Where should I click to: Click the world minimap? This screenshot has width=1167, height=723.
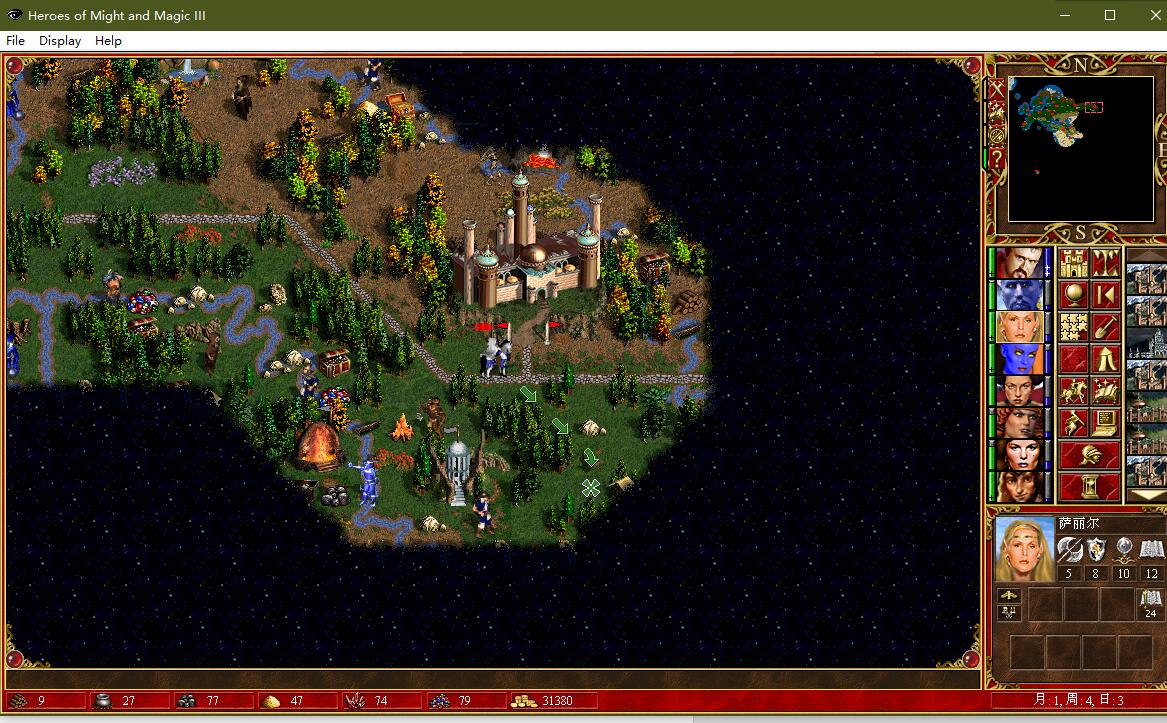[x=1080, y=148]
